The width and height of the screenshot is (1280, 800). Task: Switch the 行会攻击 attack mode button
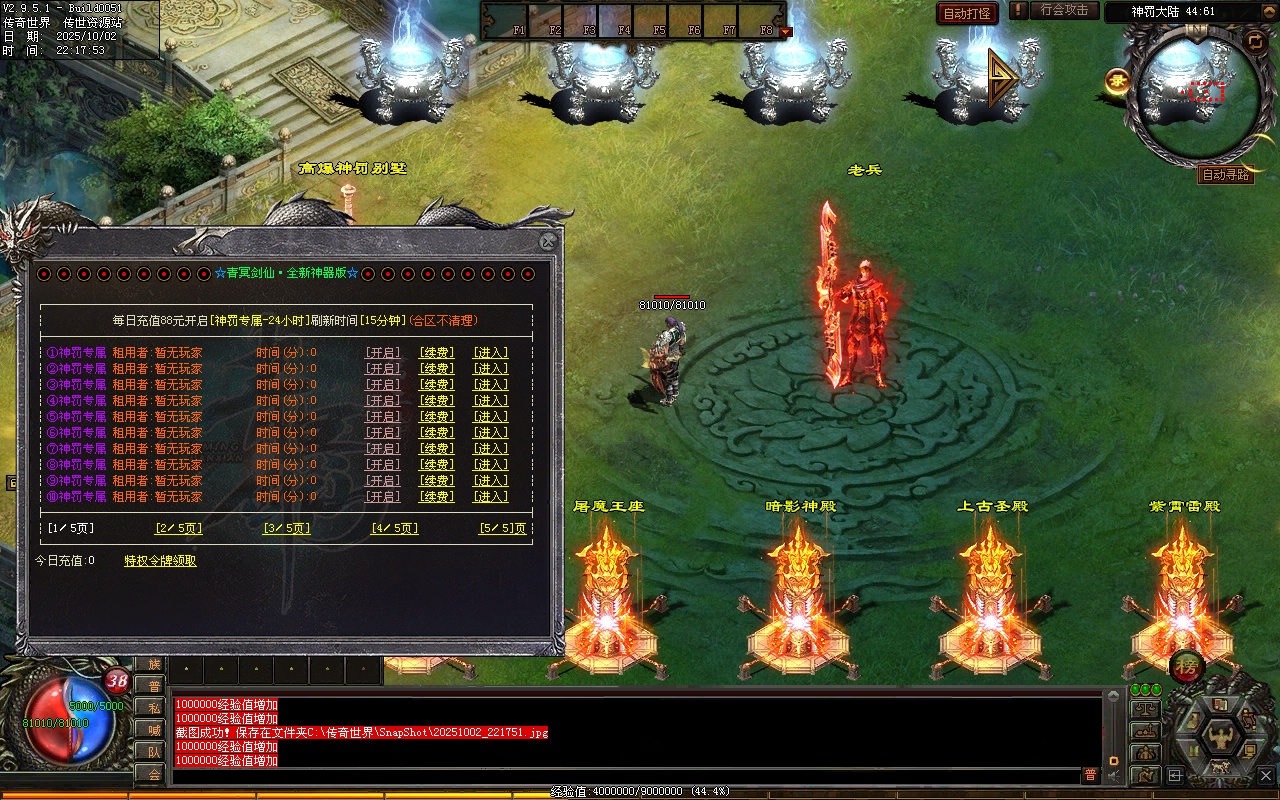click(x=1063, y=10)
